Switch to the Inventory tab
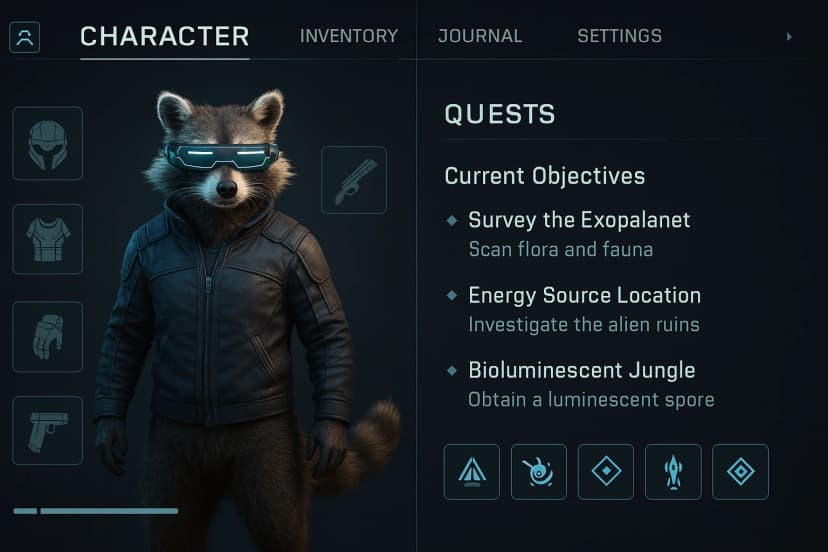 [x=348, y=36]
